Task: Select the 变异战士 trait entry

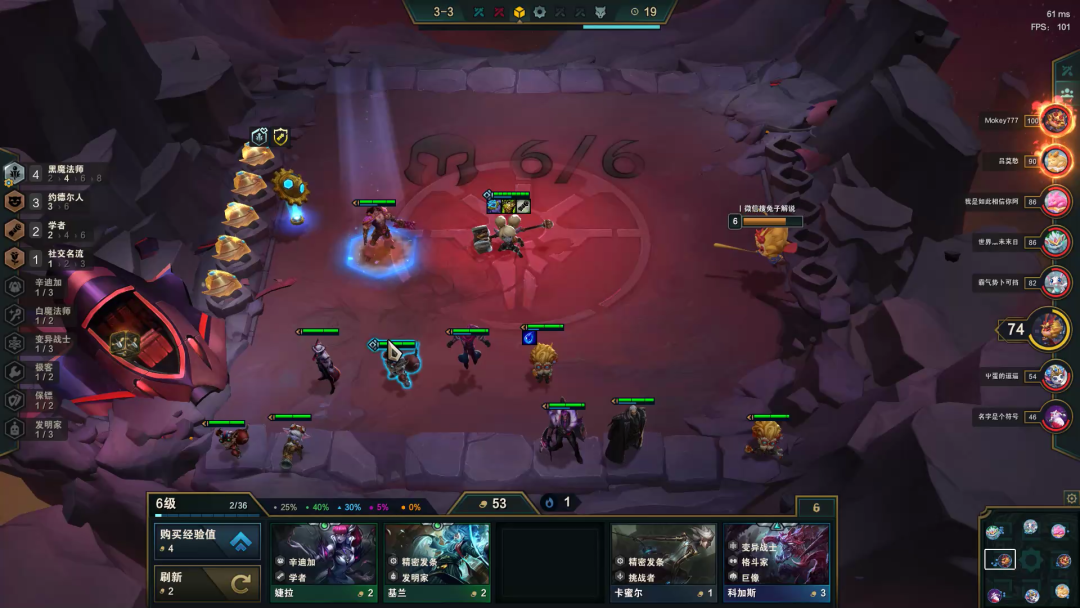Action: (x=50, y=343)
